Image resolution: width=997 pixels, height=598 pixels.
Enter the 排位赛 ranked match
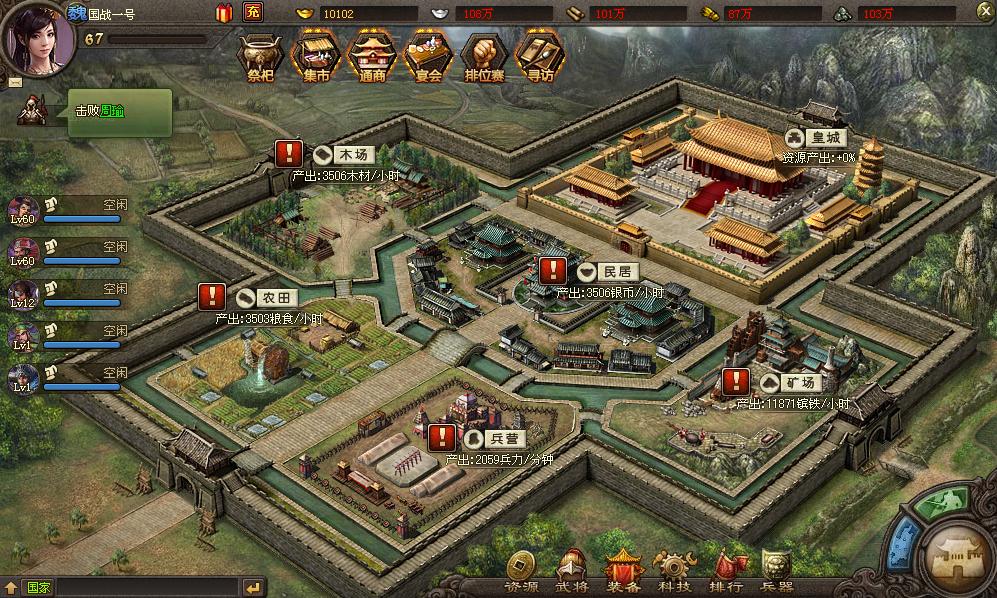[484, 58]
